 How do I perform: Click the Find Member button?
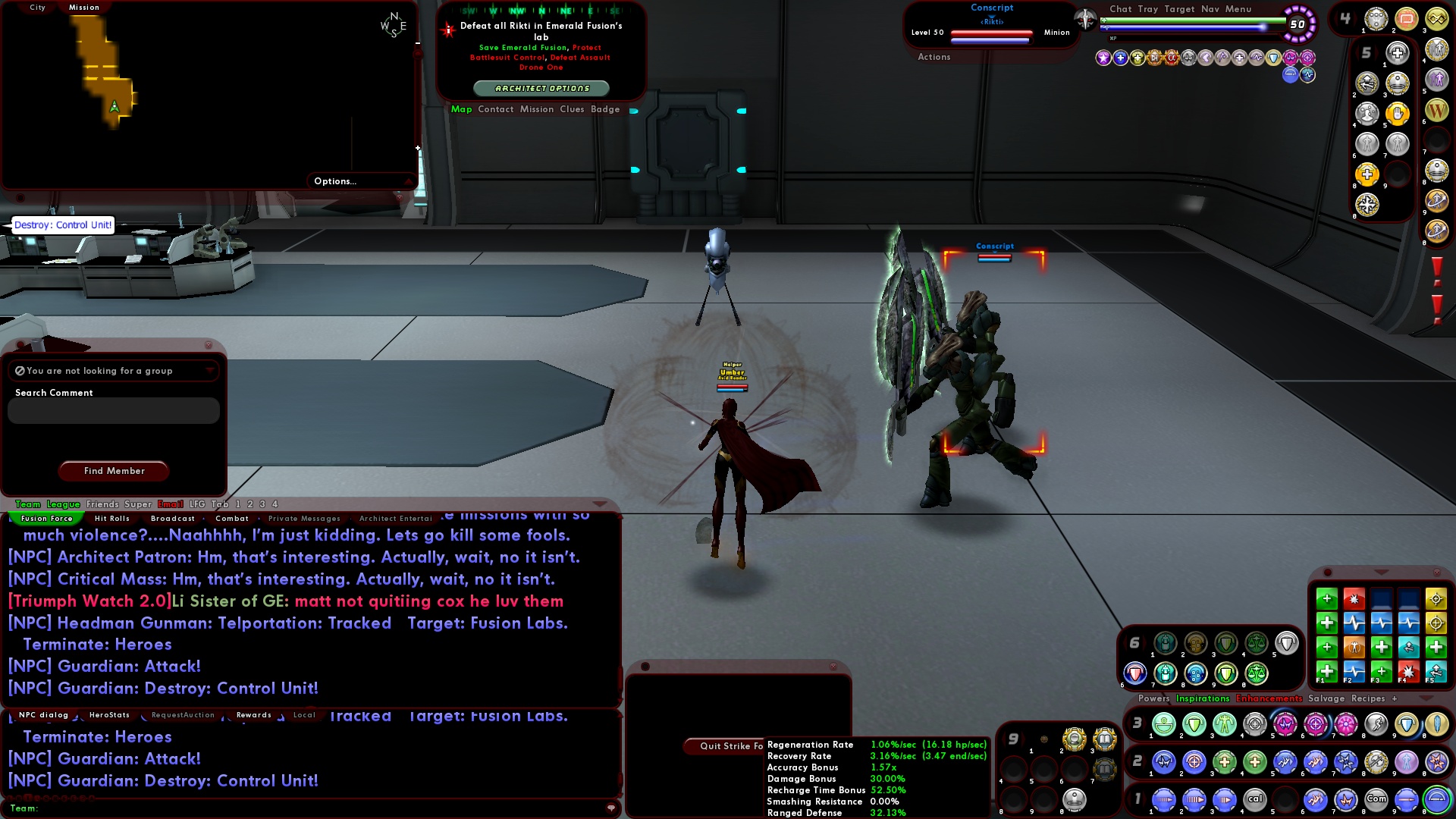pyautogui.click(x=113, y=471)
